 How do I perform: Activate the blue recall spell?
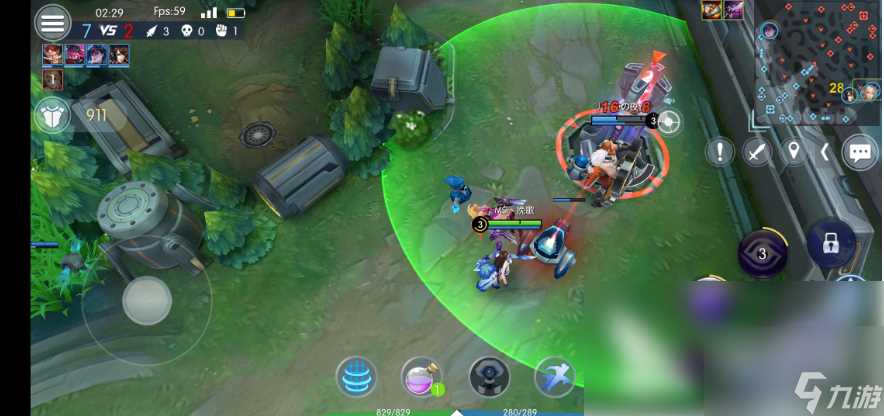pyautogui.click(x=355, y=376)
